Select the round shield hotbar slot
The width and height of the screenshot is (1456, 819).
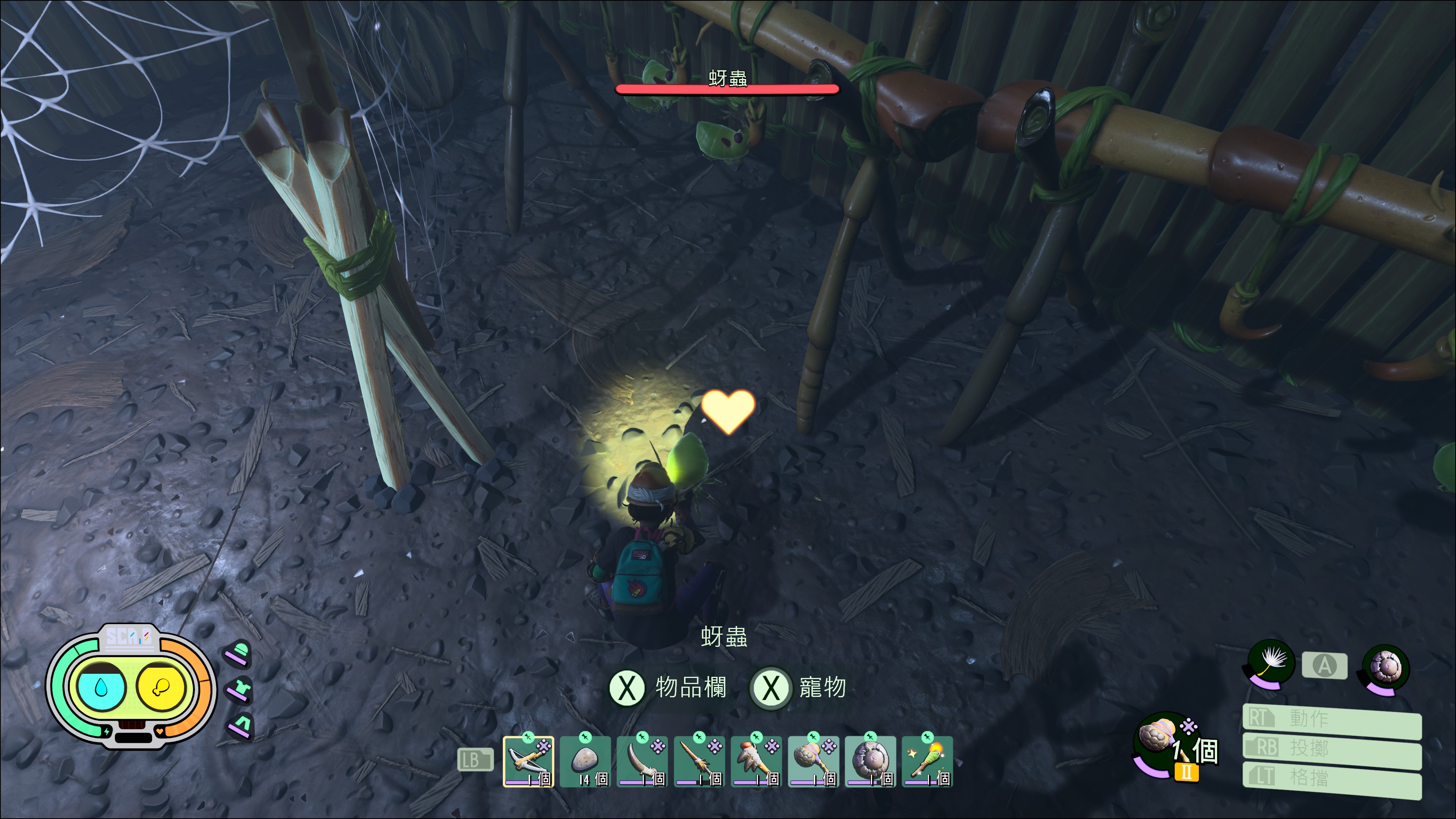871,761
